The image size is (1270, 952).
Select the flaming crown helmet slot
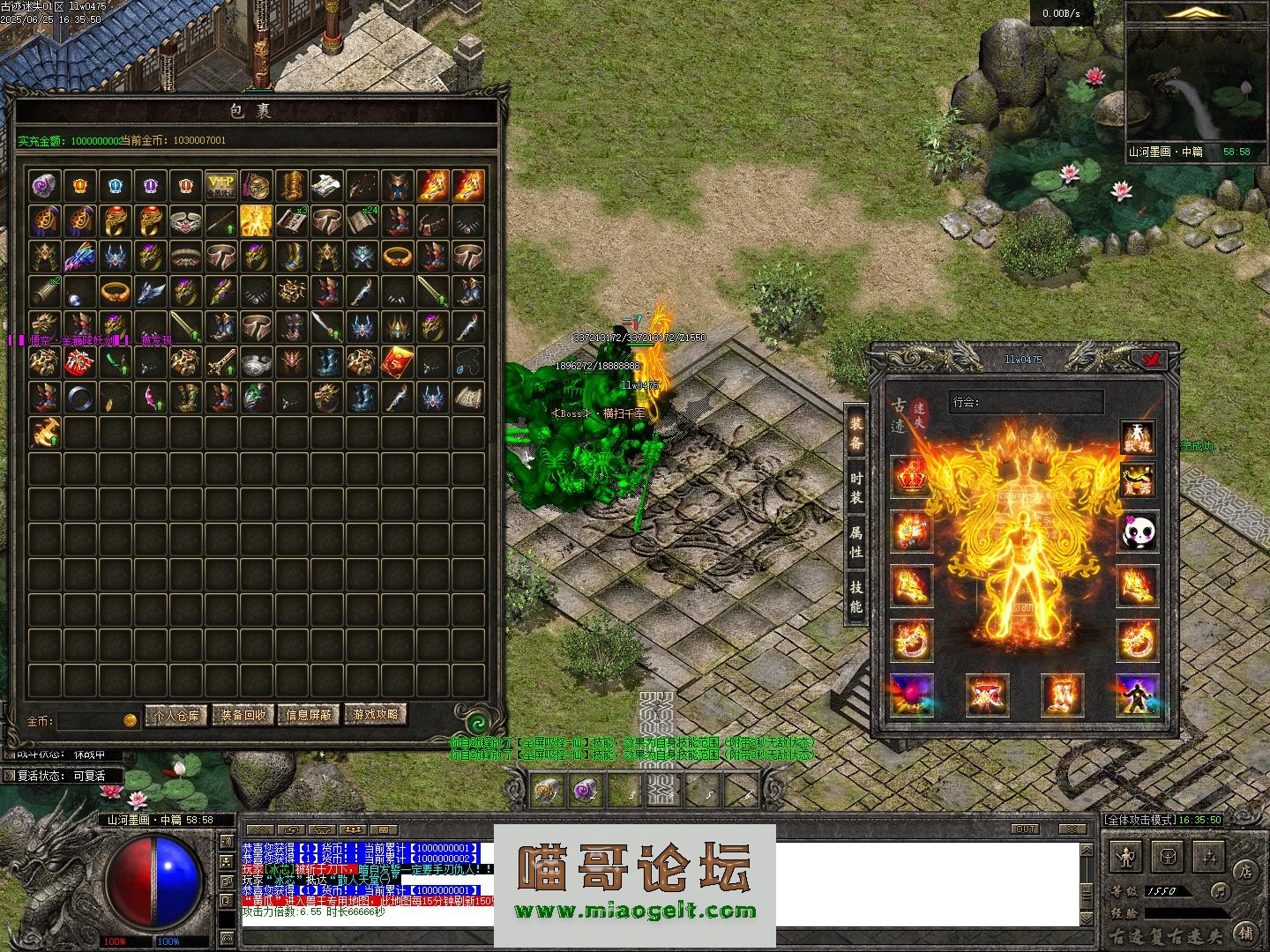912,477
